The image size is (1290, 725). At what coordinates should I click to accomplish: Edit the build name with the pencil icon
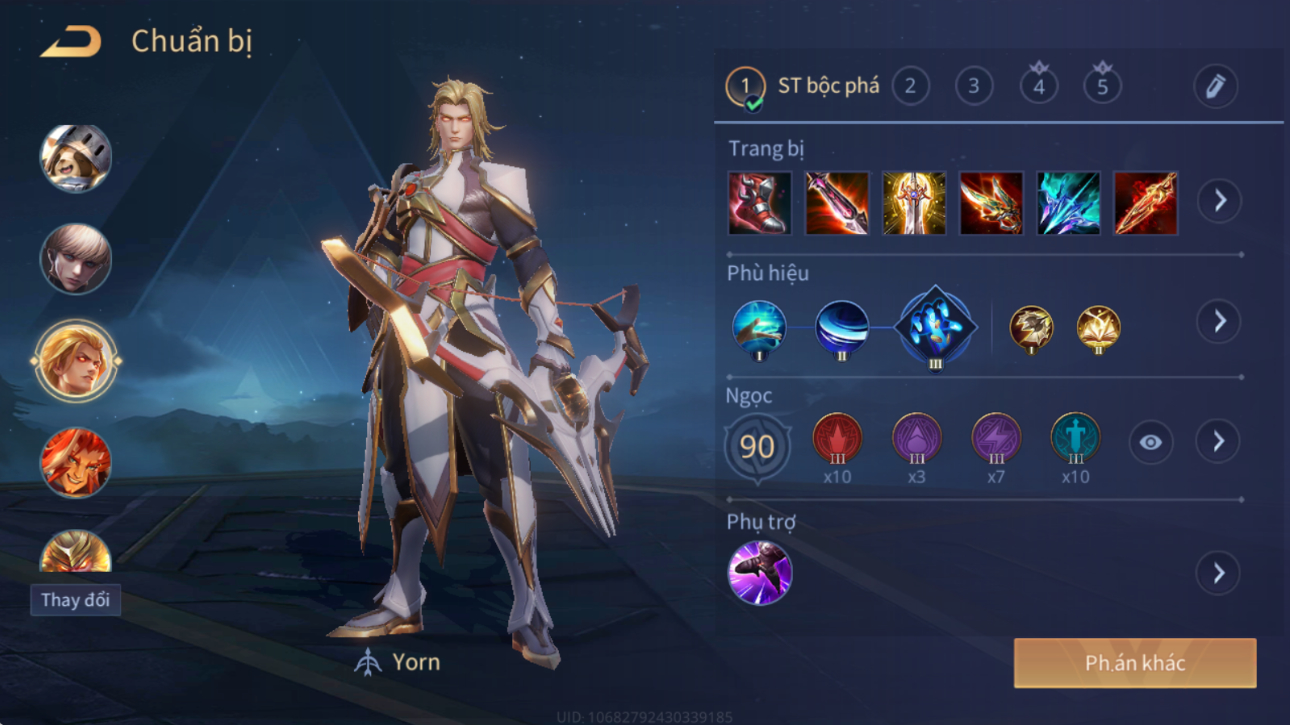[x=1215, y=86]
